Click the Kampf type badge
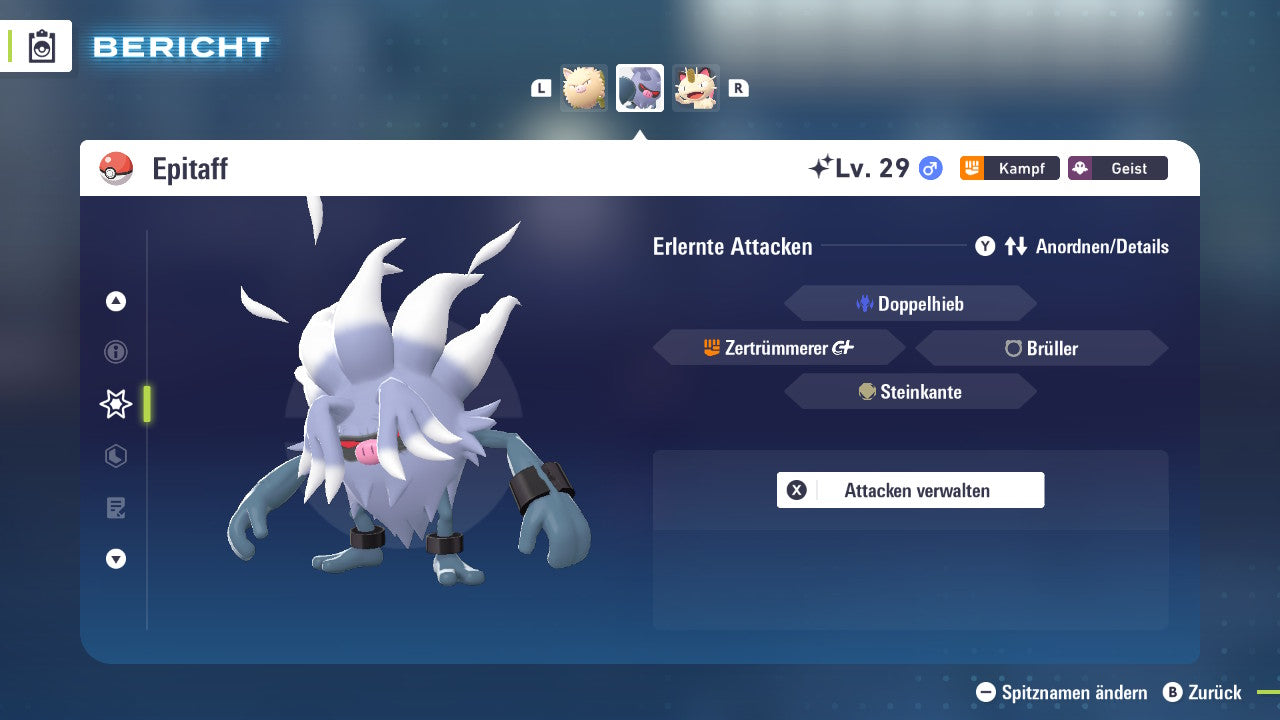This screenshot has width=1280, height=720. tap(1009, 168)
